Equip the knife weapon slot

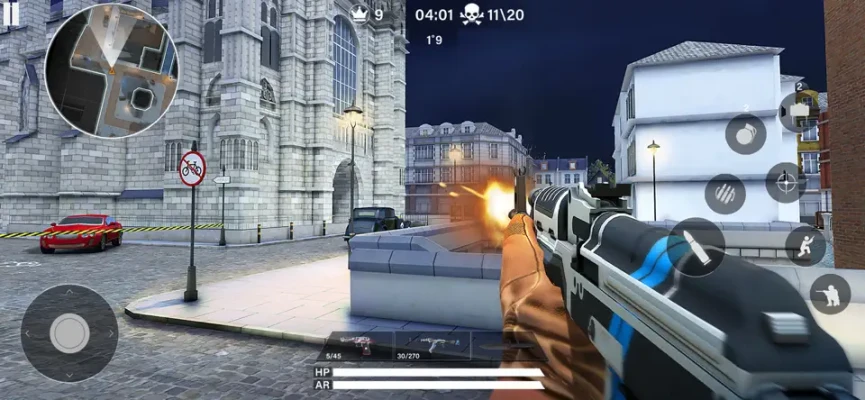click(505, 346)
